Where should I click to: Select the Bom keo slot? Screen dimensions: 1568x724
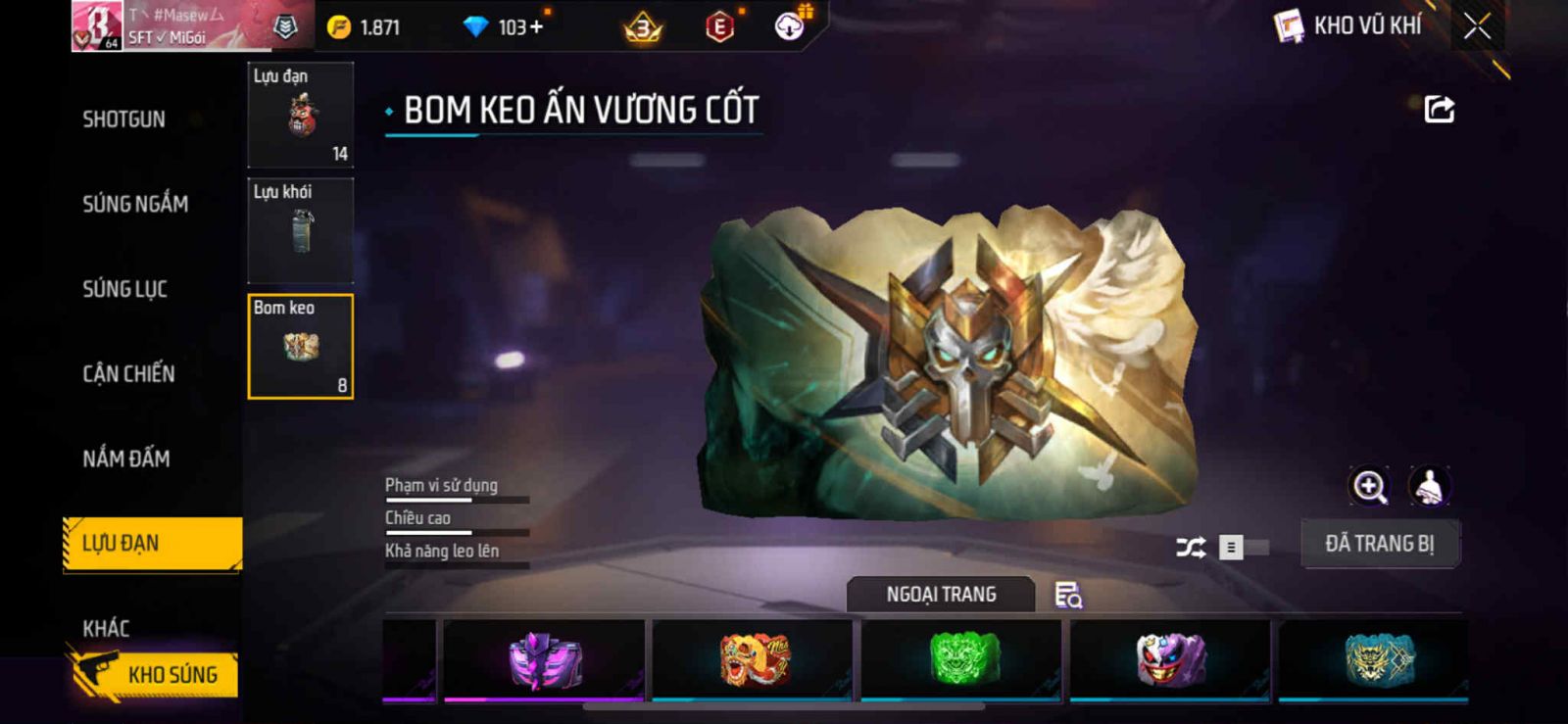[x=301, y=347]
